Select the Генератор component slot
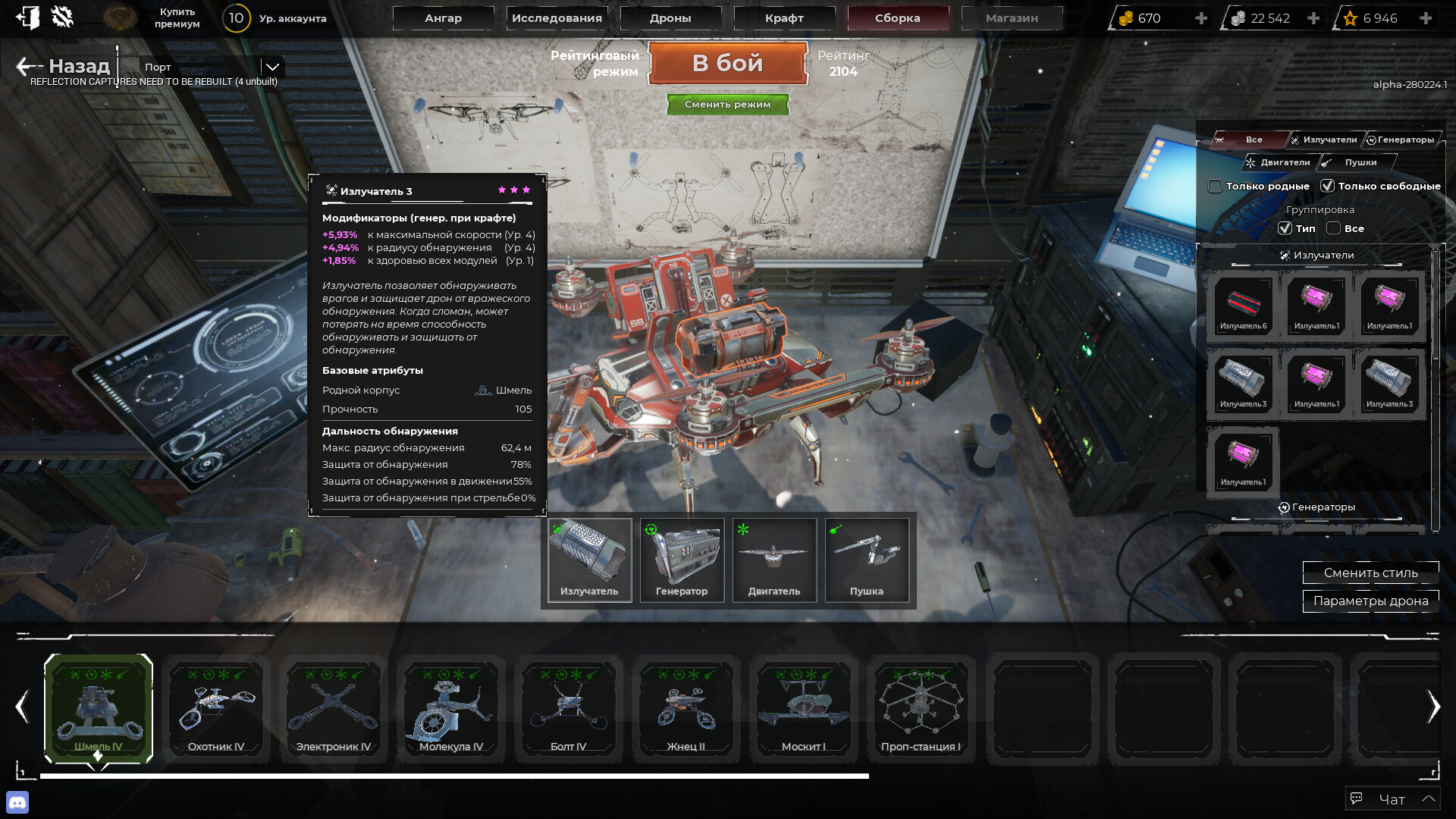 tap(682, 560)
